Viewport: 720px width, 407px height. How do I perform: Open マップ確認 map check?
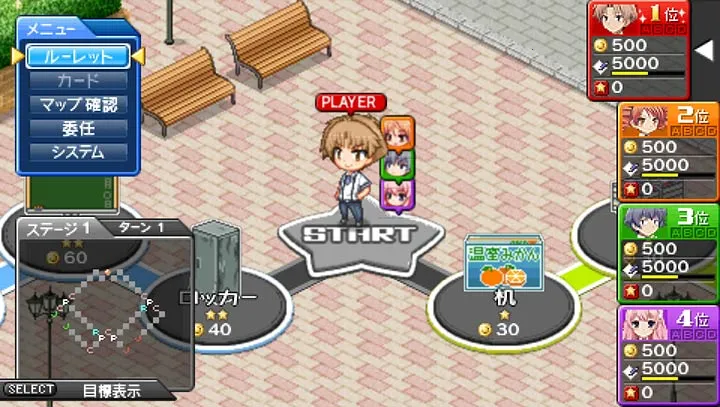pyautogui.click(x=77, y=104)
